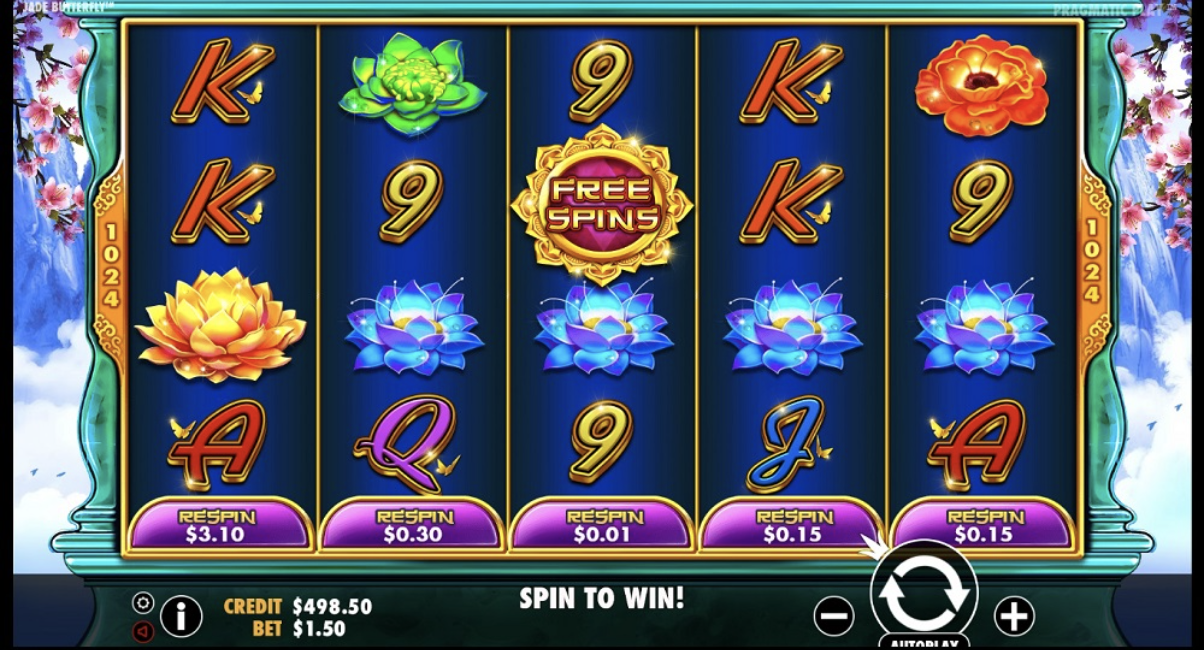This screenshot has height=650, width=1204.
Task: Spin the reels with the circular arrows button
Action: [x=924, y=592]
